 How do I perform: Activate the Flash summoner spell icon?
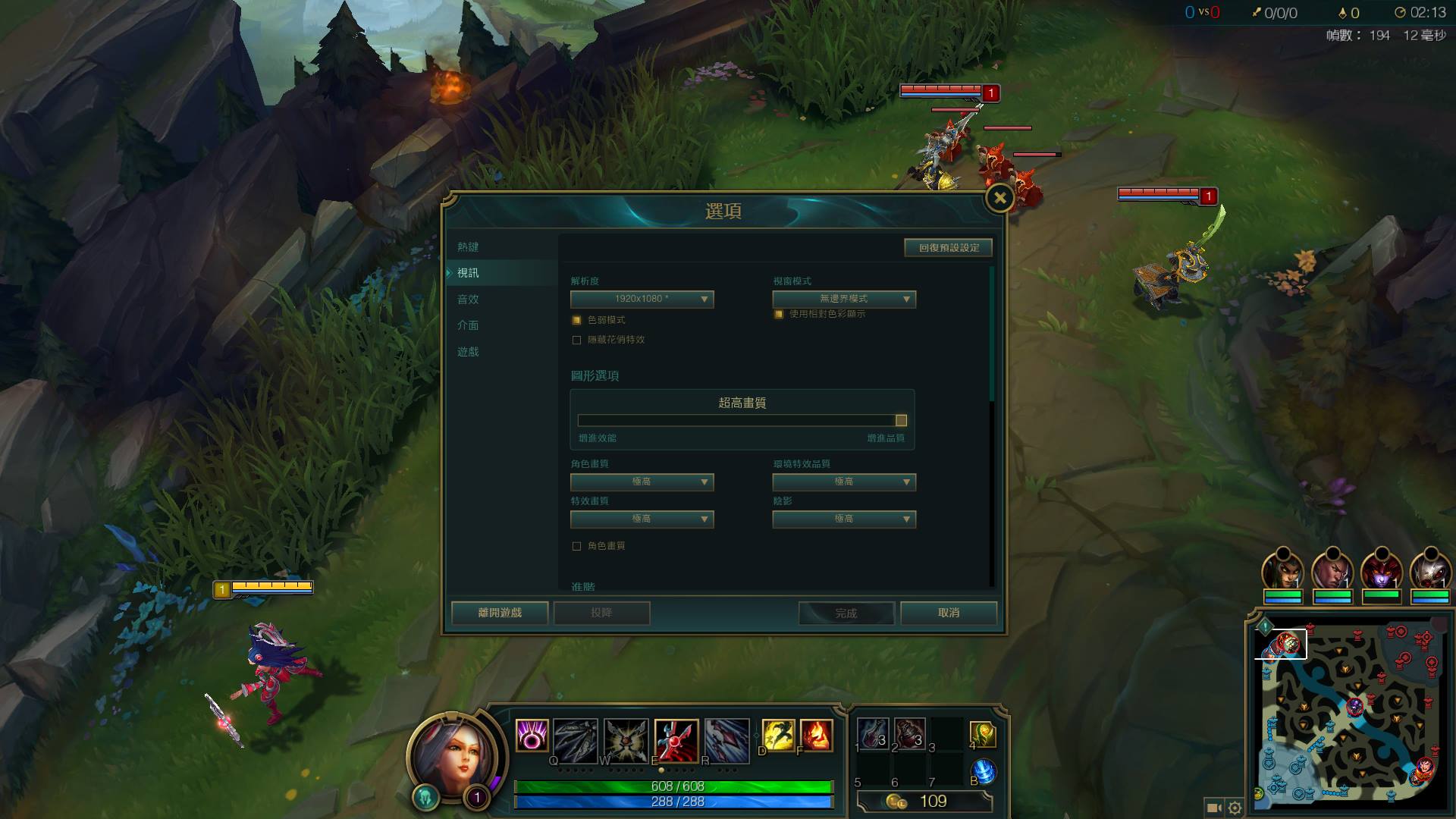pos(777,735)
